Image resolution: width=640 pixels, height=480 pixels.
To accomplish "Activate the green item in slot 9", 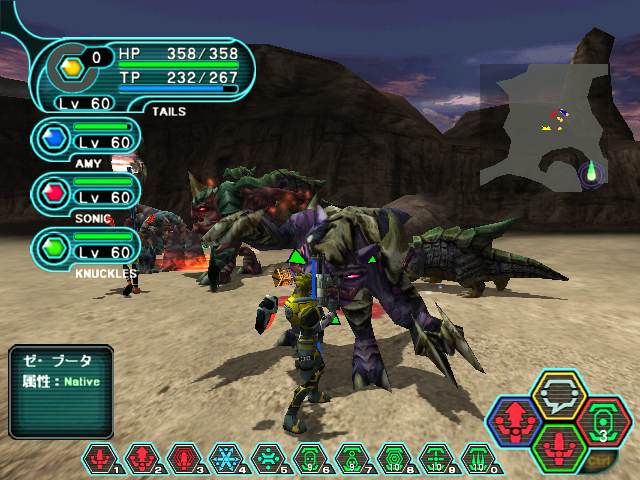I will click(x=436, y=459).
